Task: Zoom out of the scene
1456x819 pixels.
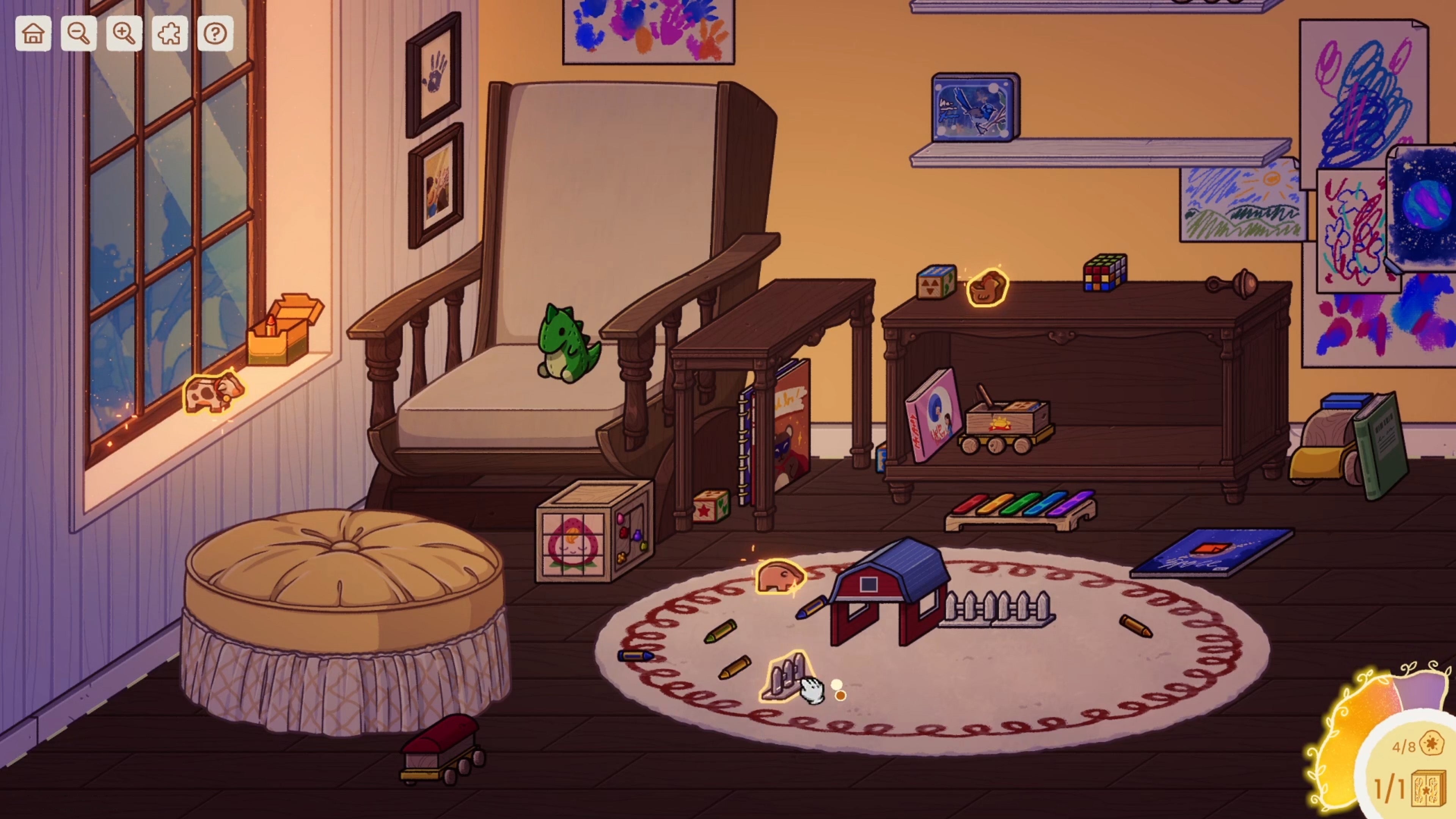Action: click(x=79, y=34)
